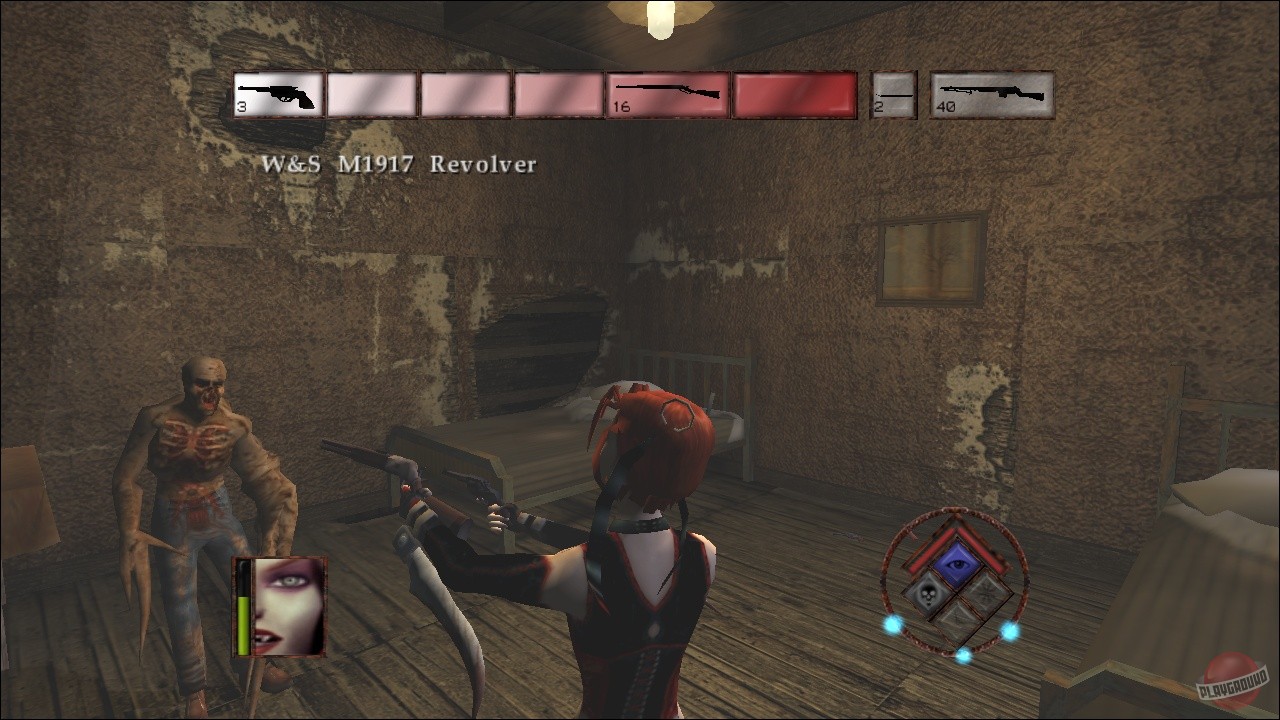Select the W&S M1917 Revolver weapon slot
1280x720 pixels.
[277, 94]
